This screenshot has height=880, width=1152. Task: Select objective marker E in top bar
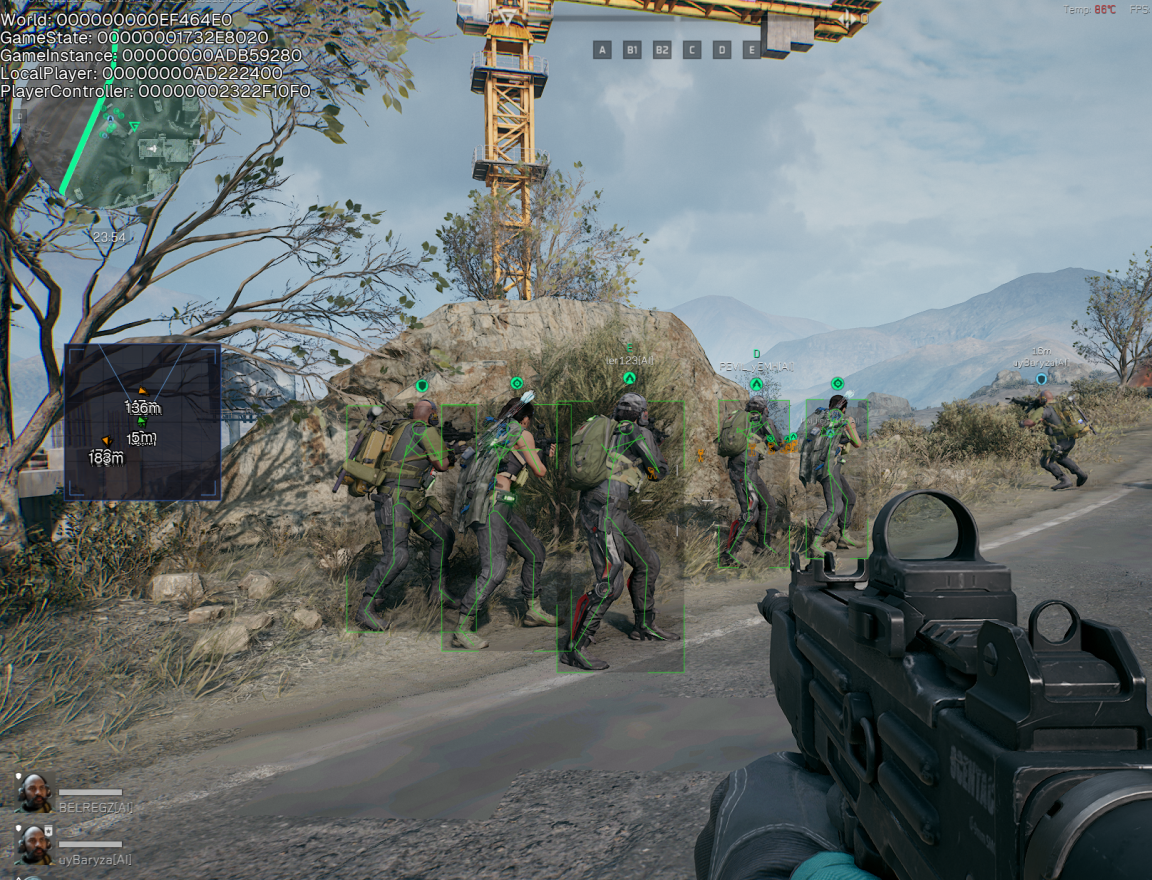[752, 50]
